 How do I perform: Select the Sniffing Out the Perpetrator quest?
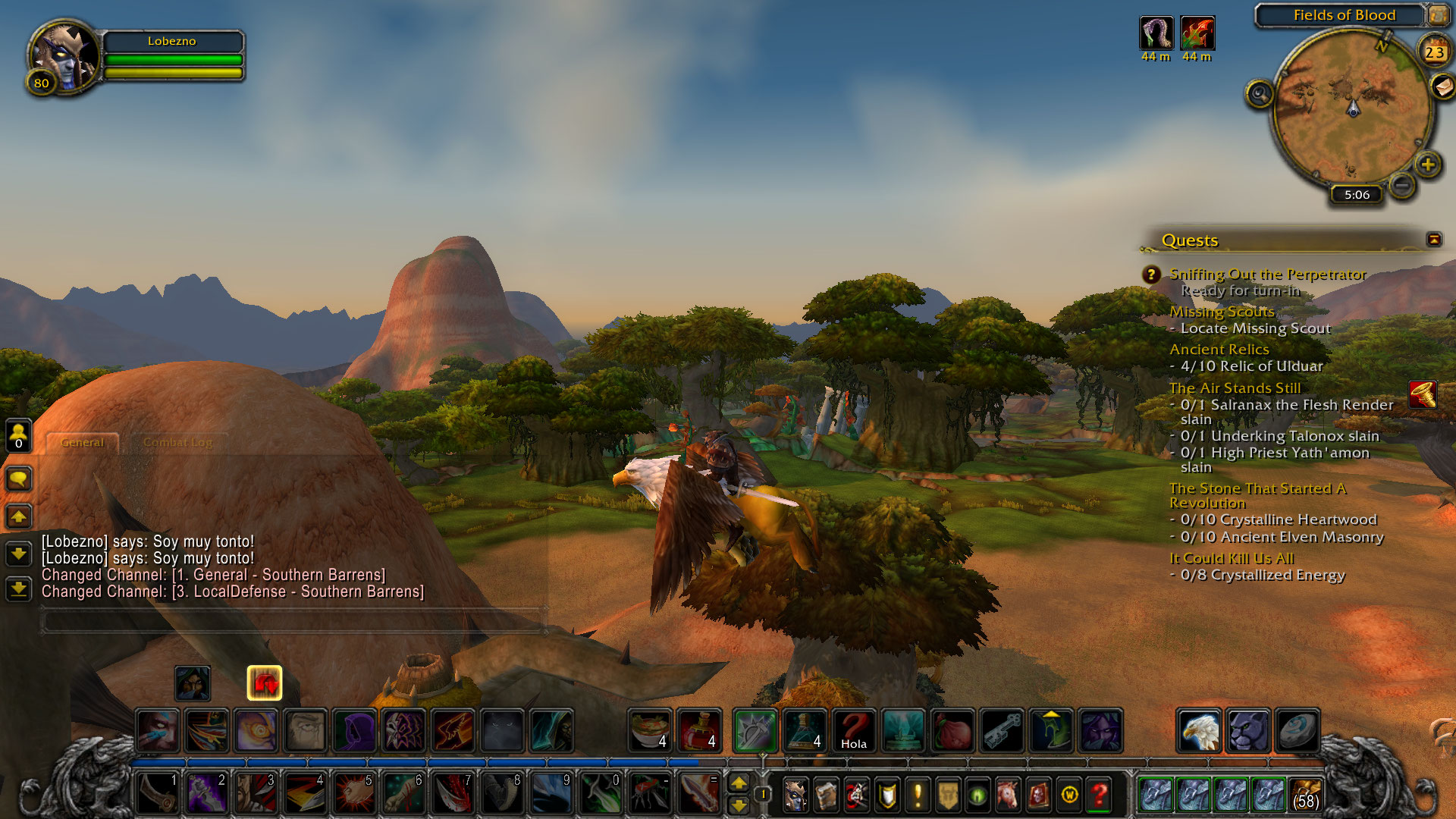[1267, 275]
